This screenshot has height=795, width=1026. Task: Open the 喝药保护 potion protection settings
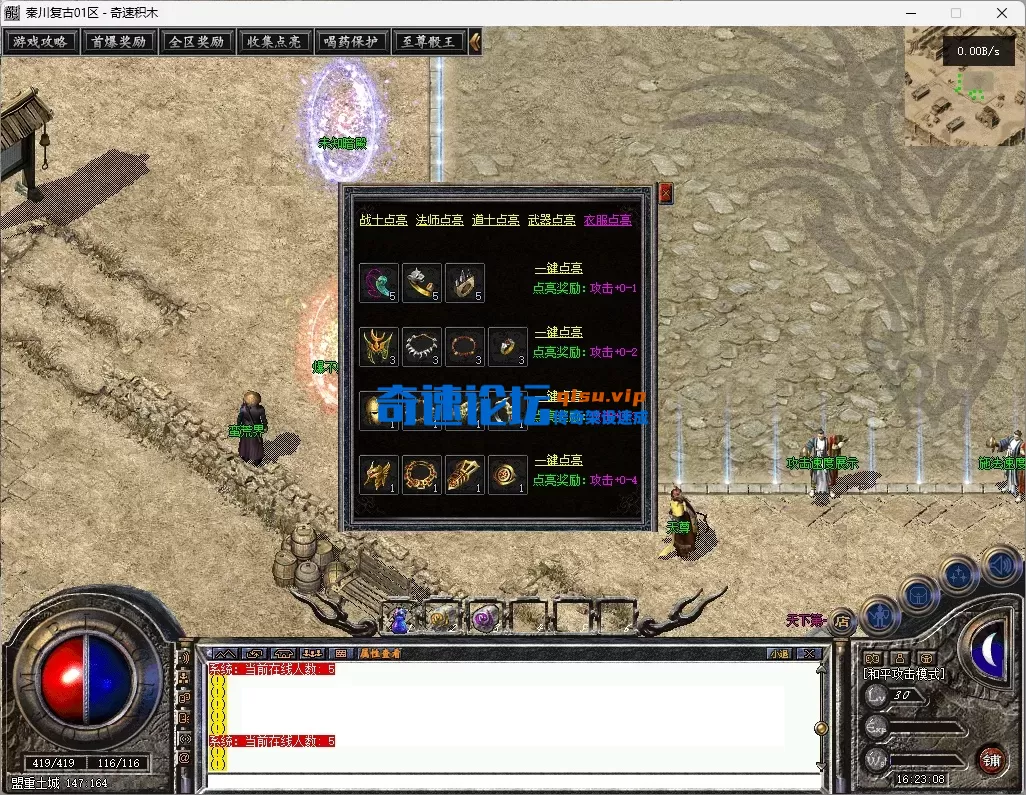click(351, 42)
